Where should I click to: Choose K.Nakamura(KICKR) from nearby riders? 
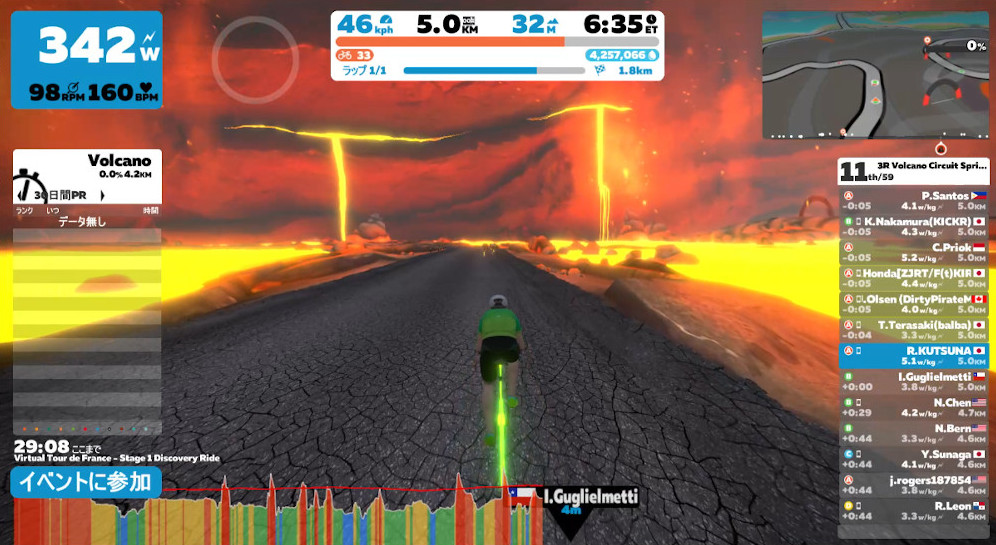pos(914,227)
